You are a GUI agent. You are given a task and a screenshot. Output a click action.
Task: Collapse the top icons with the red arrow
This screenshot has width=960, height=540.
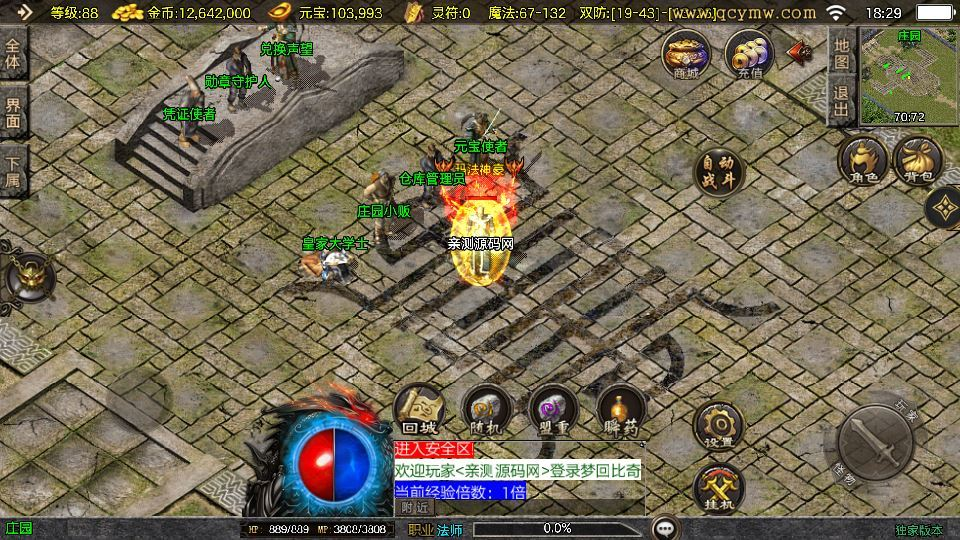[800, 52]
